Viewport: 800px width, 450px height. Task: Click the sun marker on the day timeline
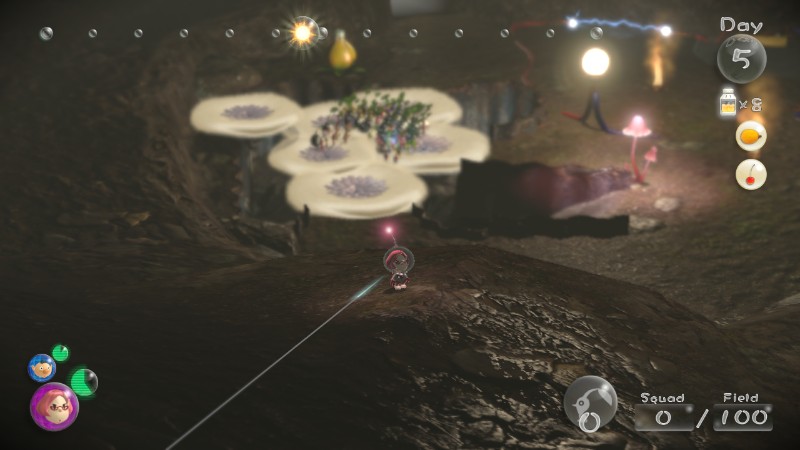302,33
